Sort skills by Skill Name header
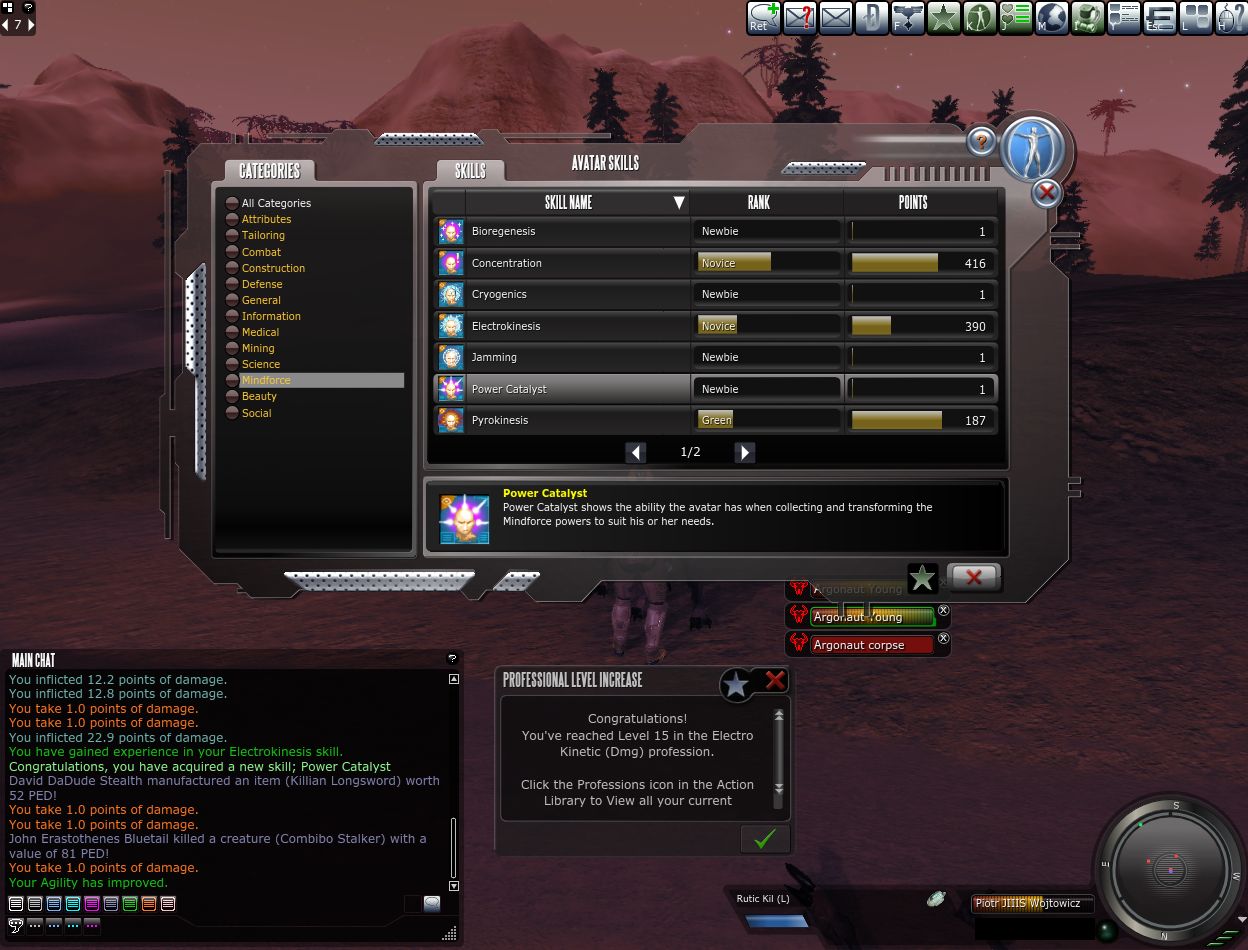 [568, 202]
